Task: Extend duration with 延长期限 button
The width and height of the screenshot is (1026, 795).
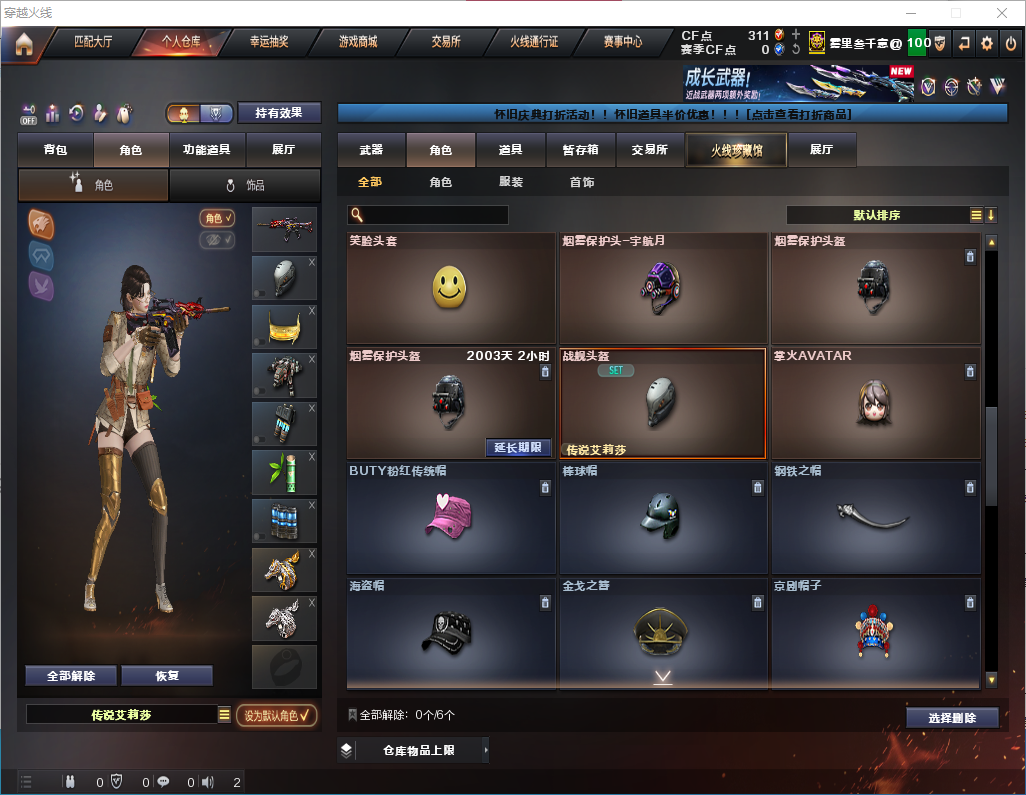Action: [518, 447]
